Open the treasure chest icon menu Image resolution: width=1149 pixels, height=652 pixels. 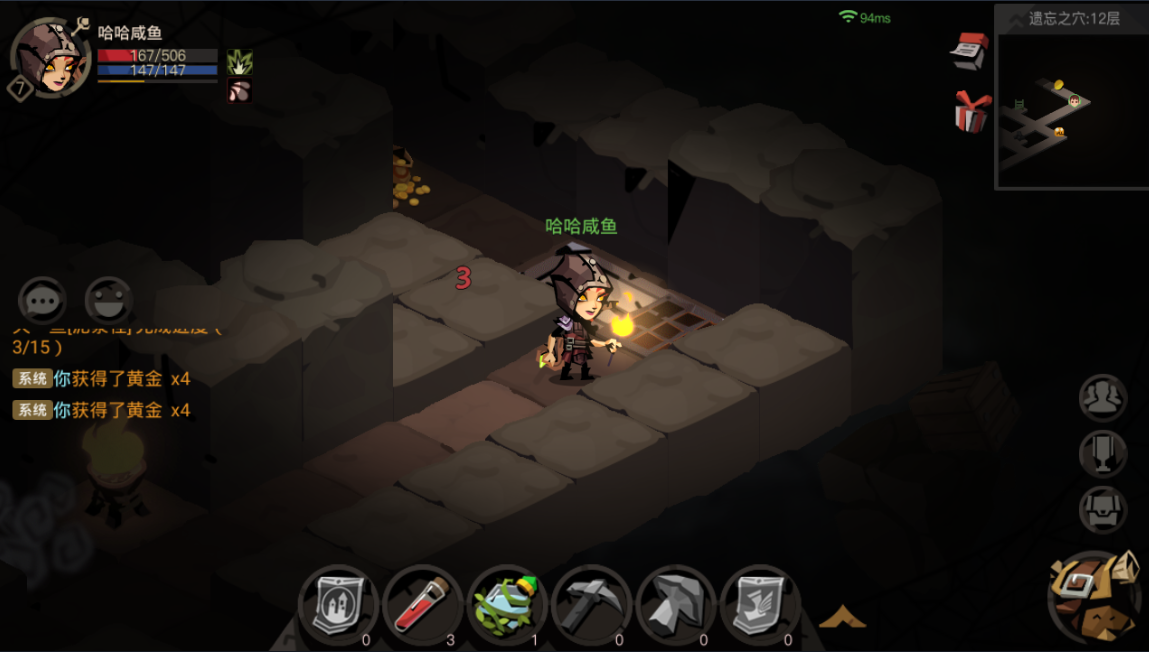coord(1103,510)
